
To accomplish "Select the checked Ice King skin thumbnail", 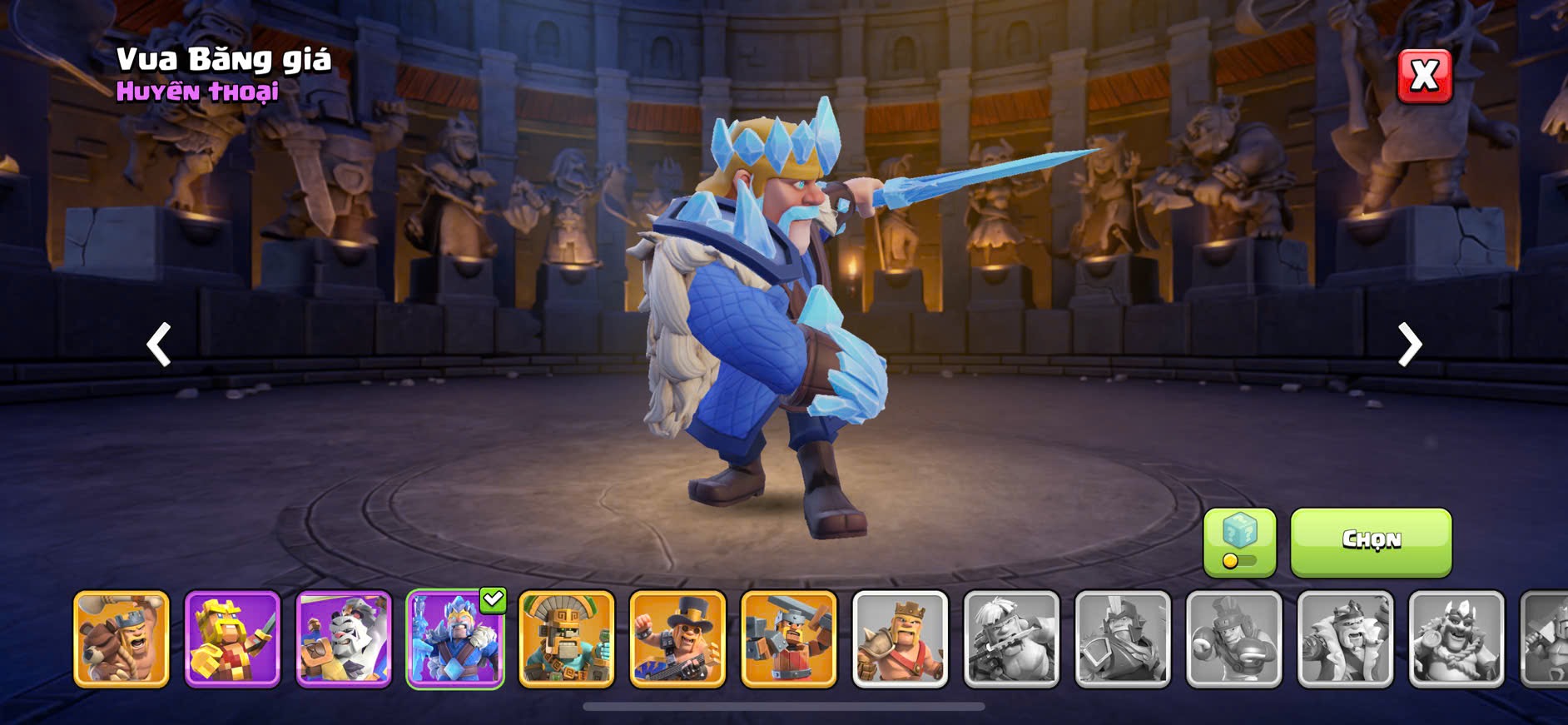I will pos(454,639).
